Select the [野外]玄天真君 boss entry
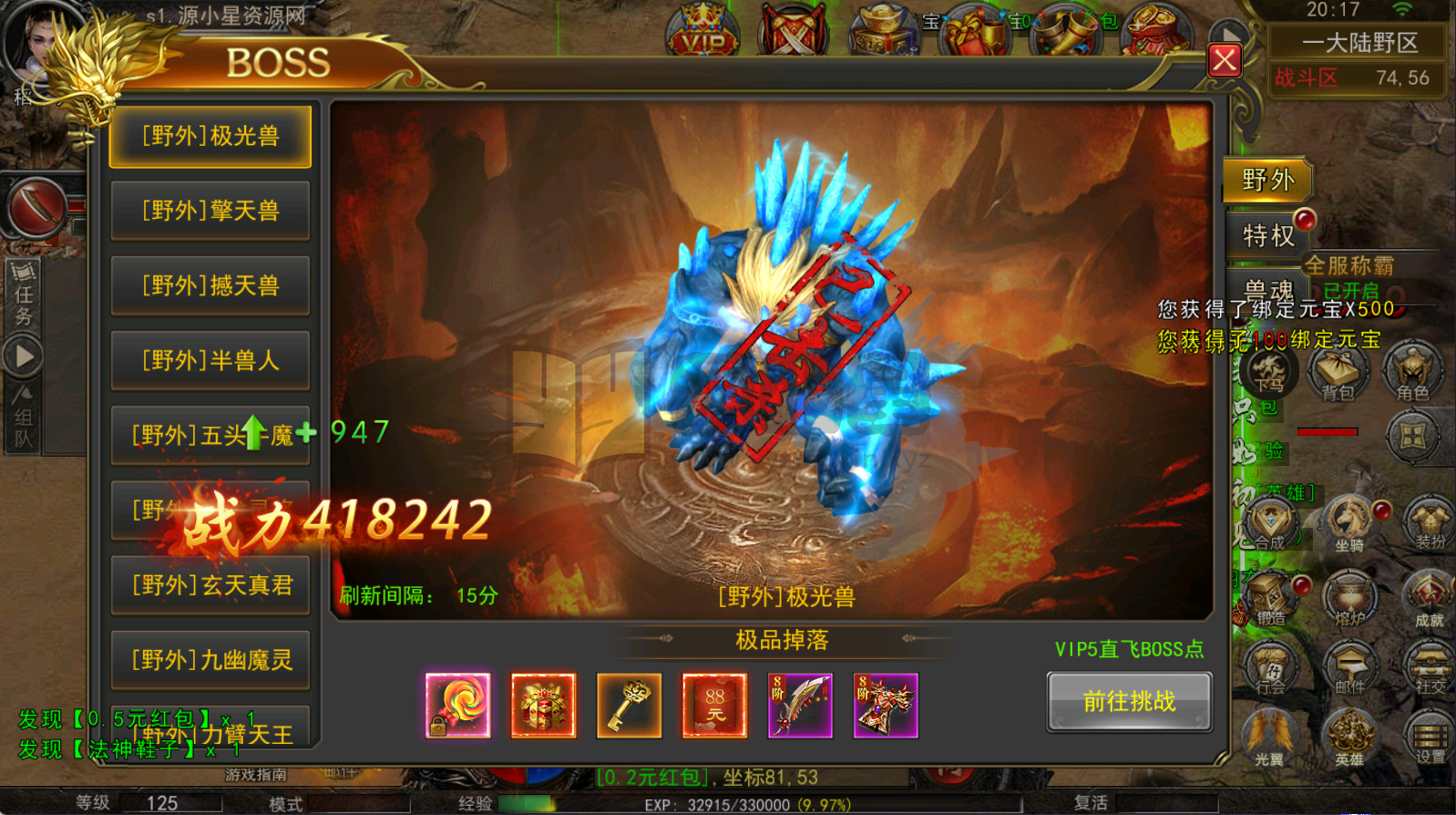 [210, 585]
